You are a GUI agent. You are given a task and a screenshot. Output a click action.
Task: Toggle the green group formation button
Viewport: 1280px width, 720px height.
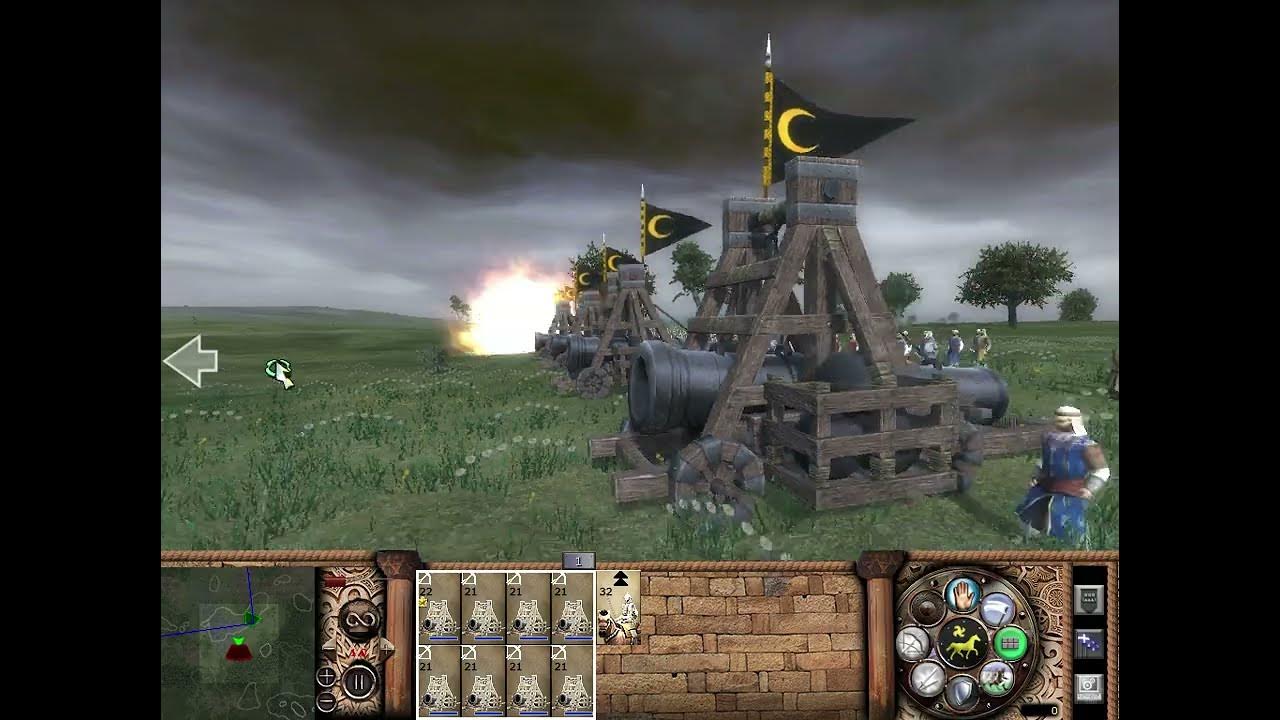[1010, 643]
